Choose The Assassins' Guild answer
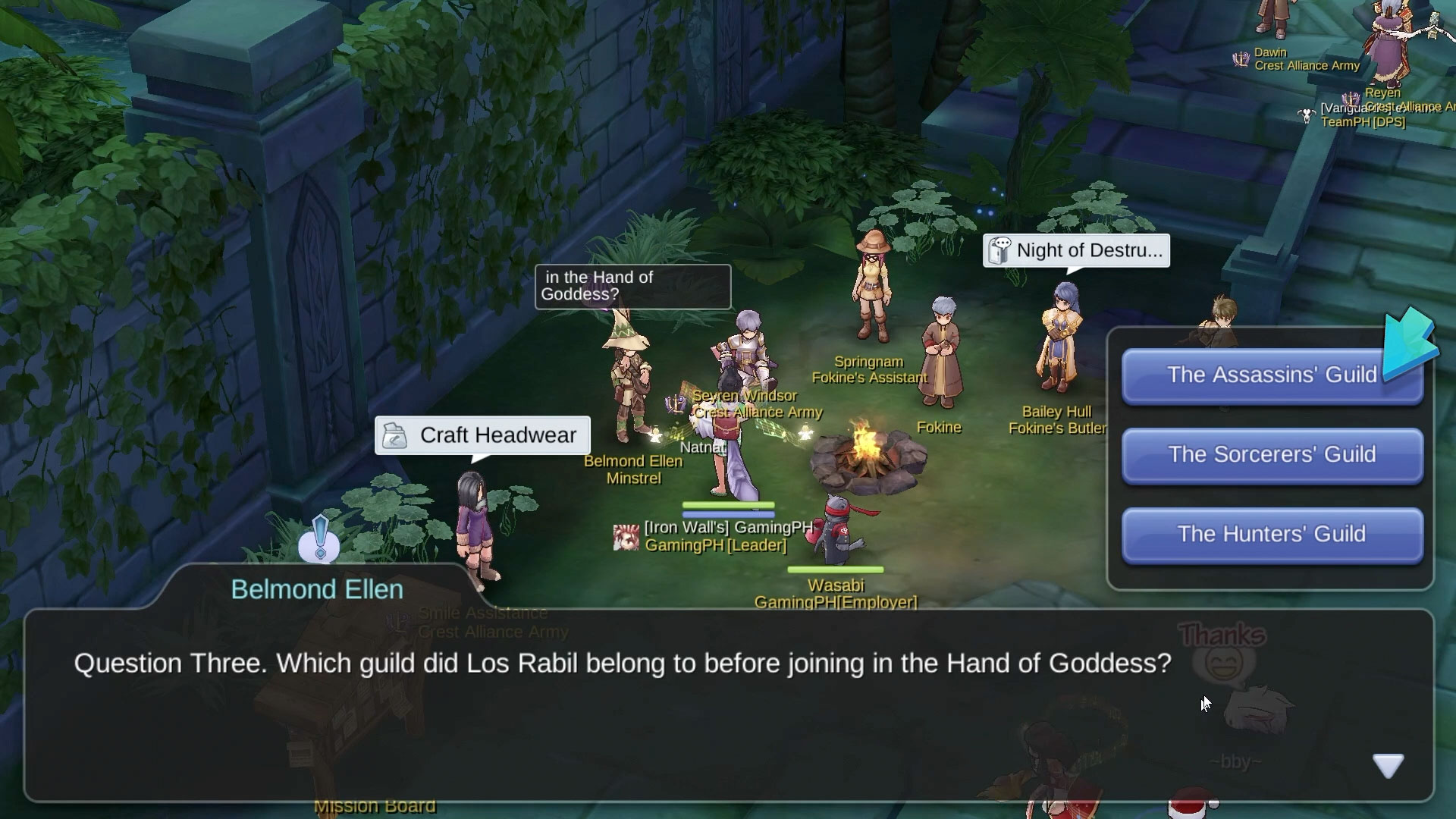The width and height of the screenshot is (1456, 819). coord(1271,375)
